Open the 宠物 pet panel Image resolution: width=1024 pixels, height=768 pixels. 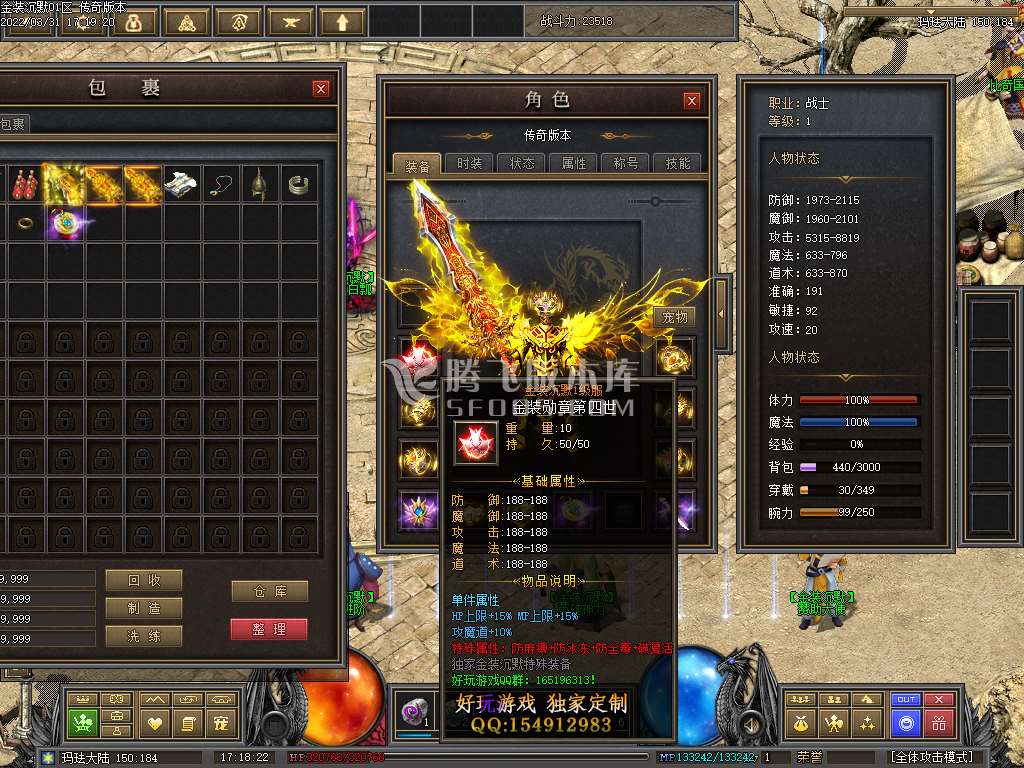(676, 317)
